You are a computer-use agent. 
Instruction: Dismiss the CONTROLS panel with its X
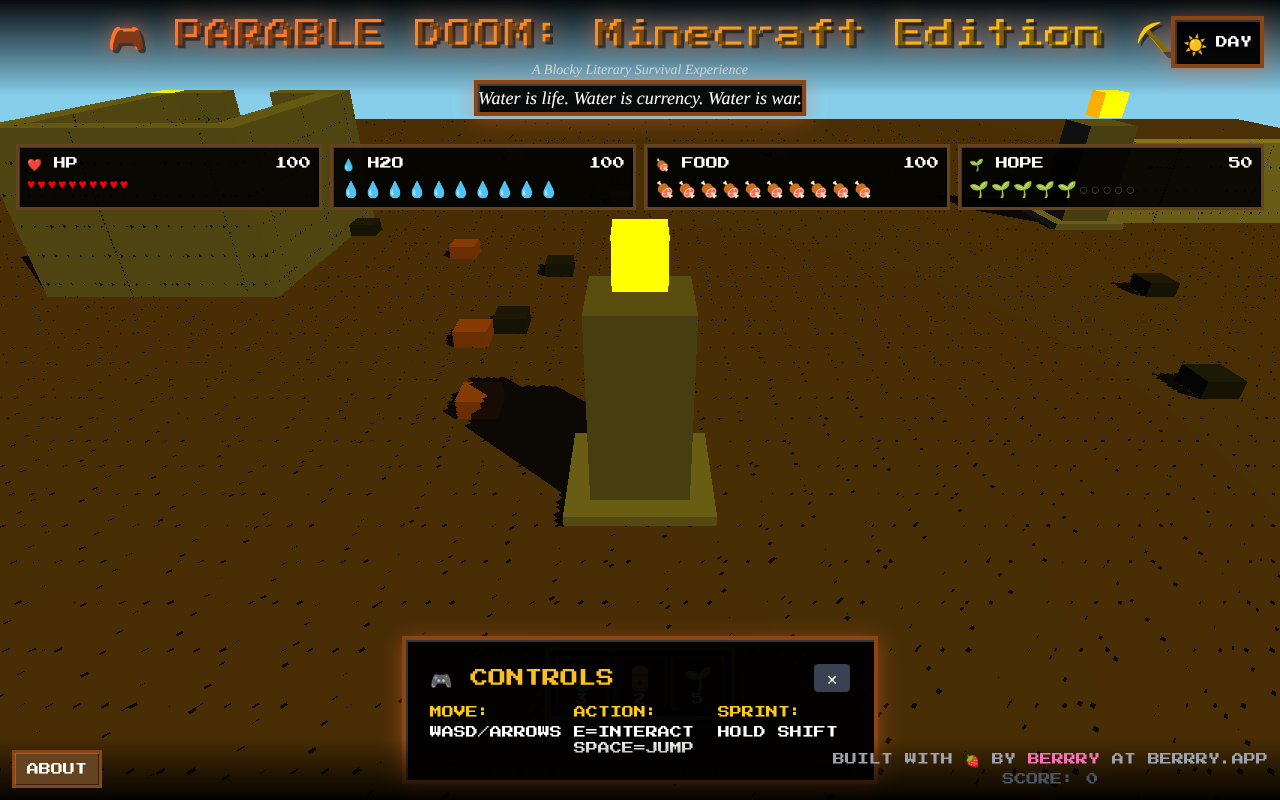(831, 678)
